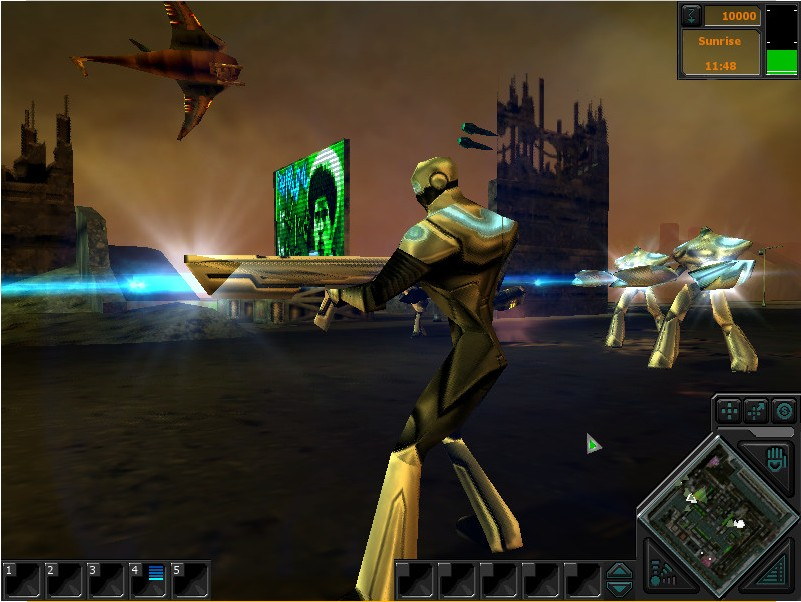Click the icon beside the 10000 counter
Image resolution: width=801 pixels, height=602 pixels.
tap(692, 16)
